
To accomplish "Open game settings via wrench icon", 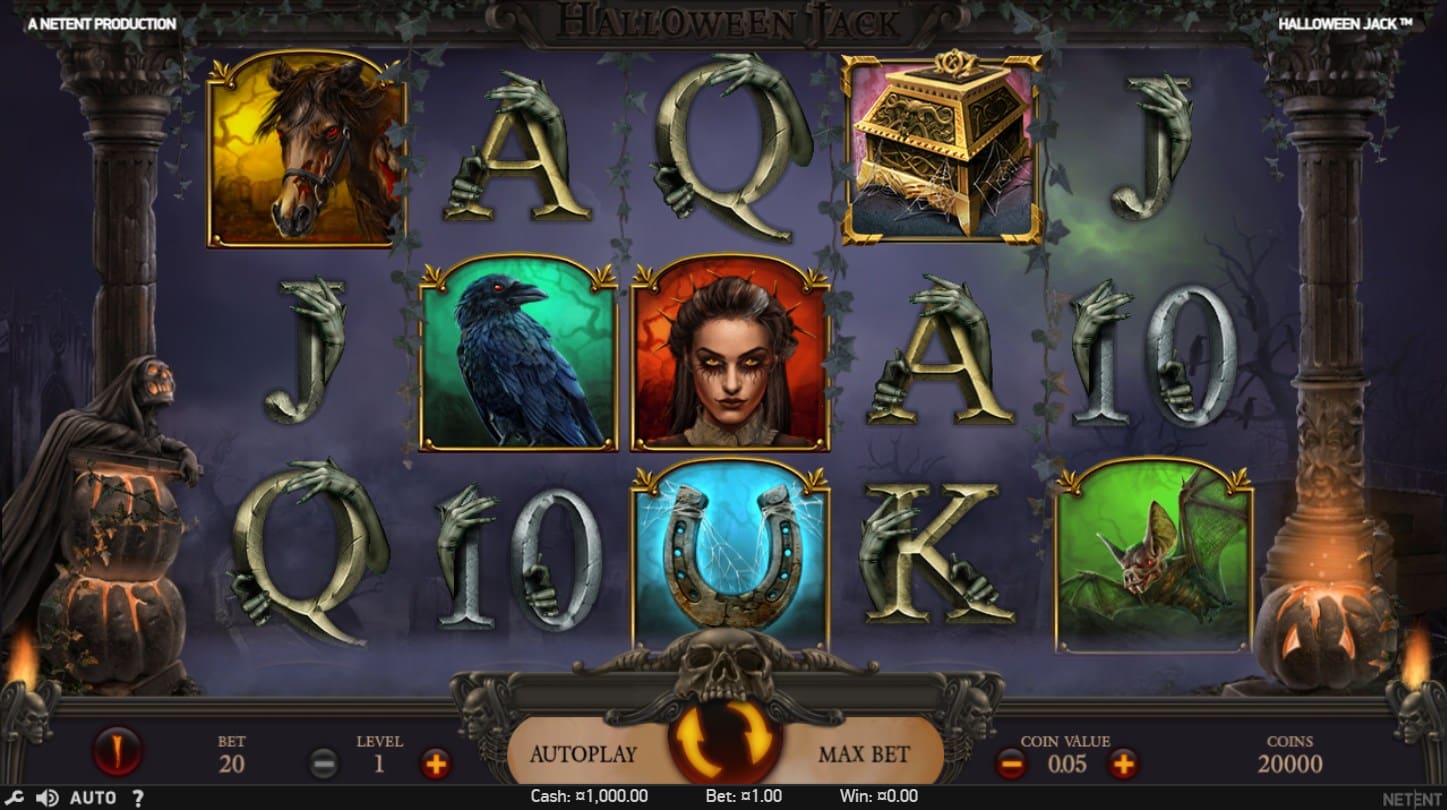I will pos(17,798).
